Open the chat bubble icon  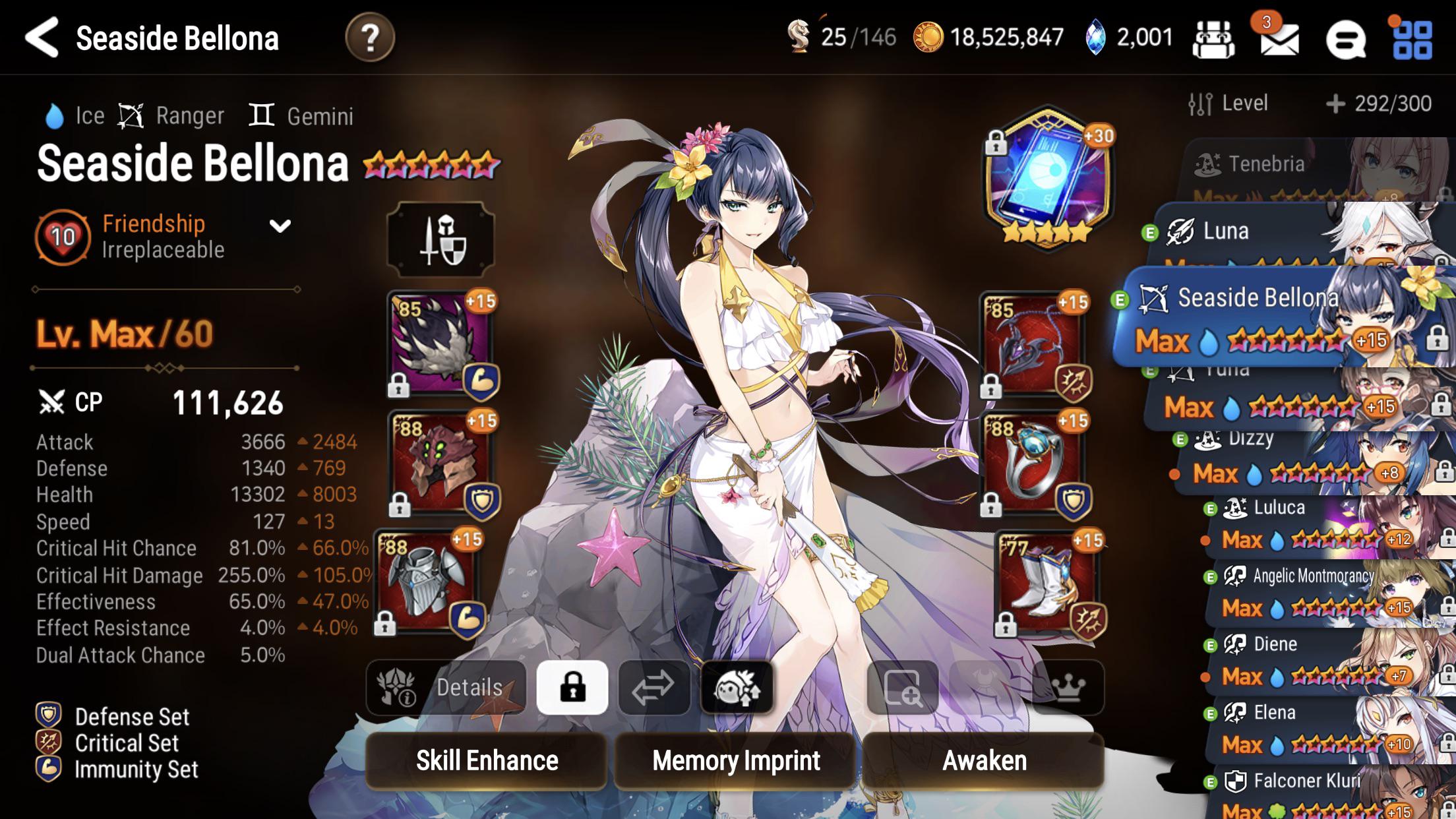[1346, 40]
